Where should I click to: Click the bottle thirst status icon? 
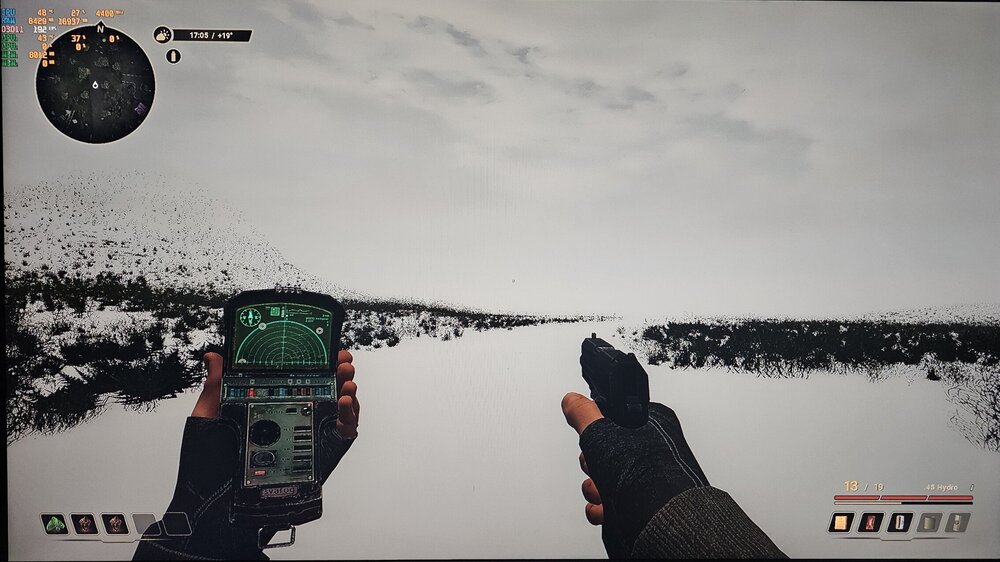point(173,56)
